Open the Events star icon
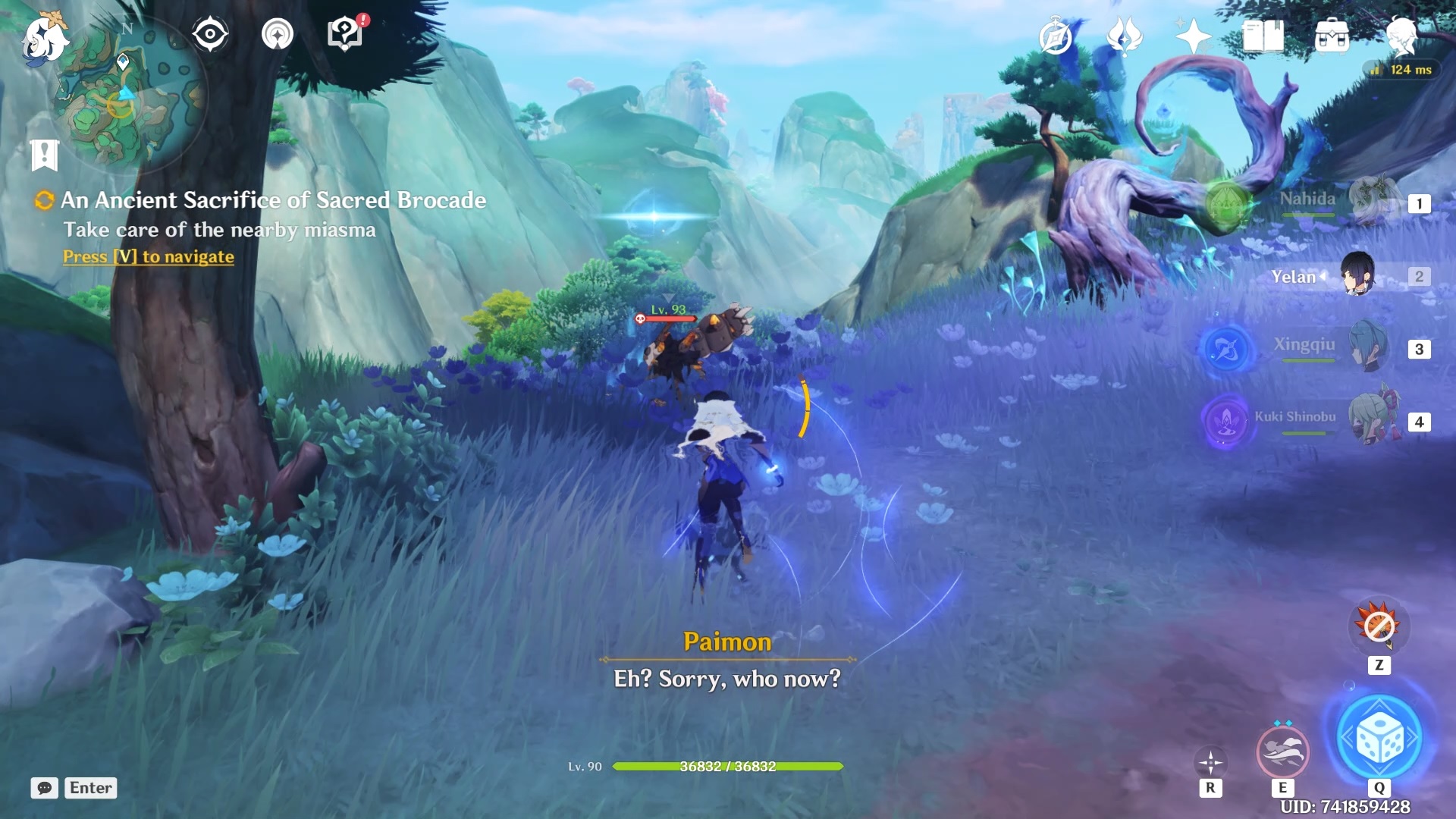The height and width of the screenshot is (819, 1456). click(x=1192, y=34)
